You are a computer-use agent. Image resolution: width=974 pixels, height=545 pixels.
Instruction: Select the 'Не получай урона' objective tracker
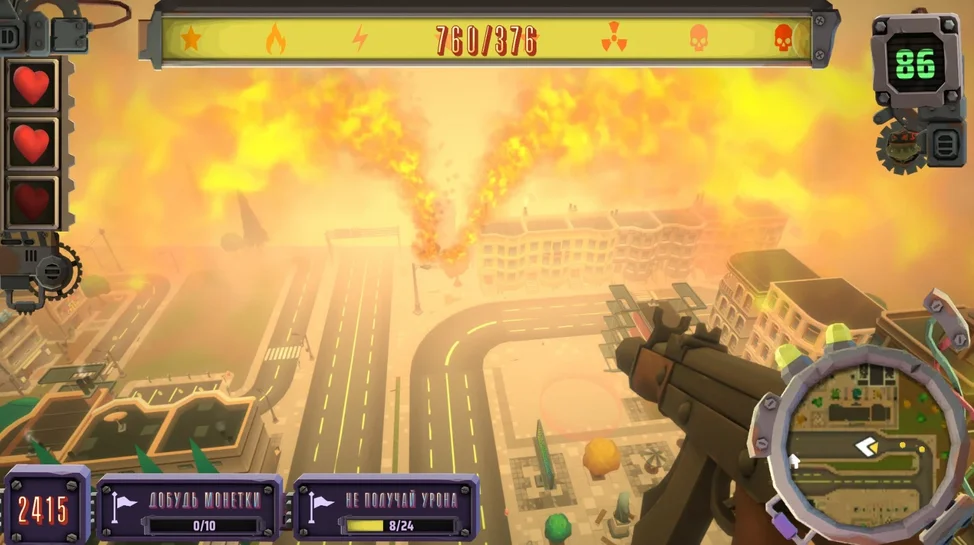click(x=386, y=507)
